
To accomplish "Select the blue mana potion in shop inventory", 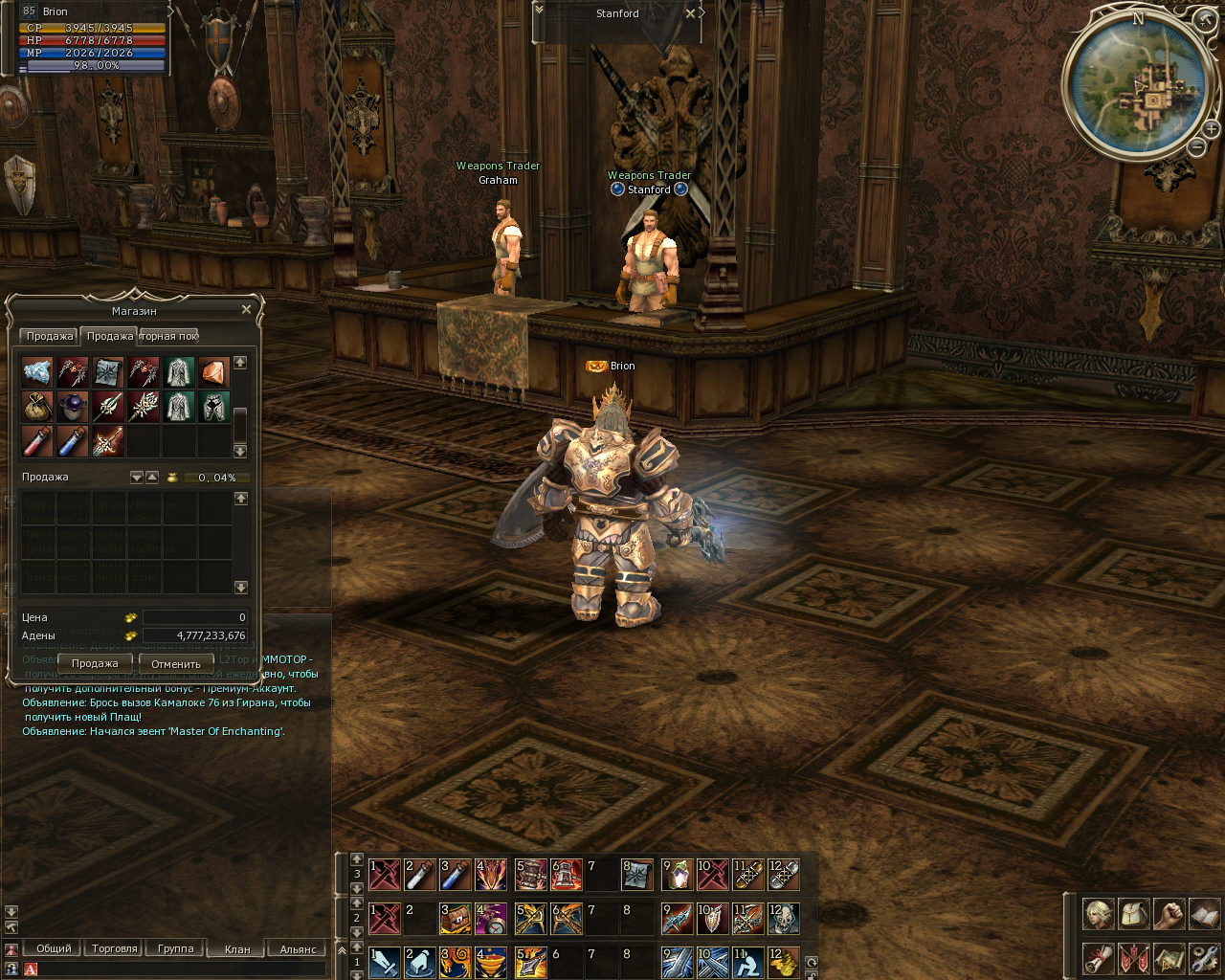I will [73, 441].
